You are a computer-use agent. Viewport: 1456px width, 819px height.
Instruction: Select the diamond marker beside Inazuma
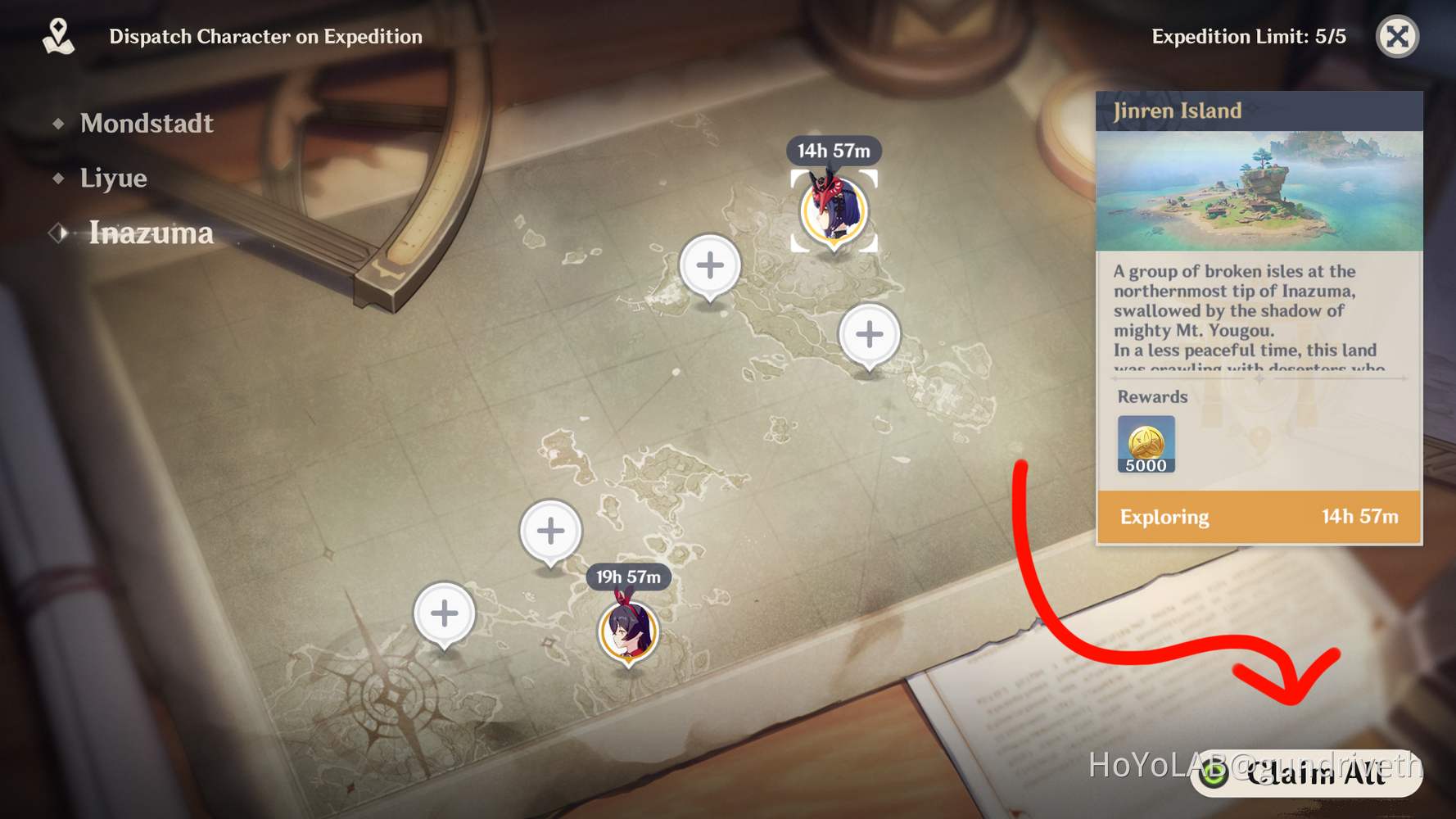pyautogui.click(x=58, y=233)
